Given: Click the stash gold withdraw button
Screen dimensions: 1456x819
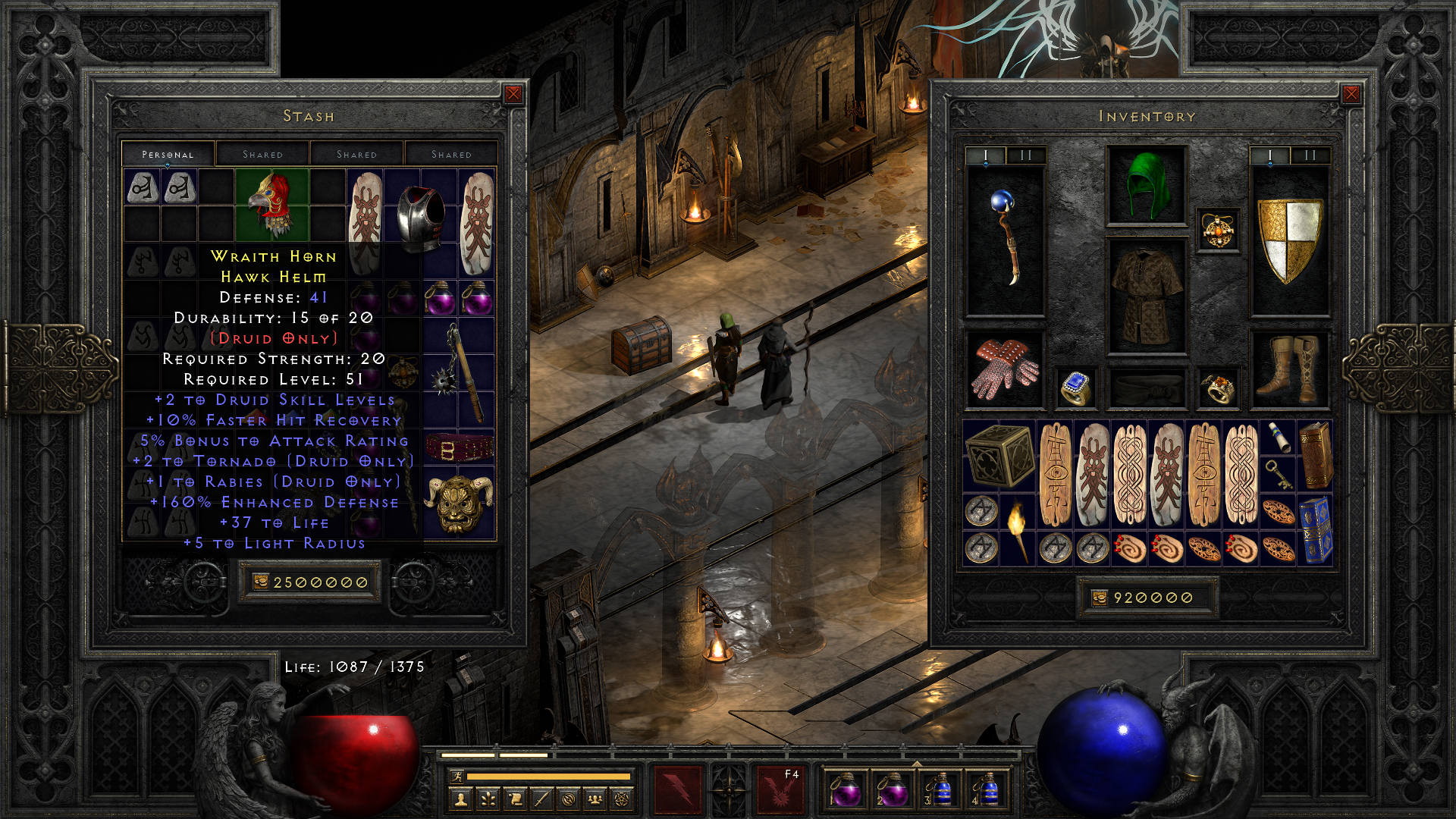Looking at the screenshot, I should [x=261, y=582].
